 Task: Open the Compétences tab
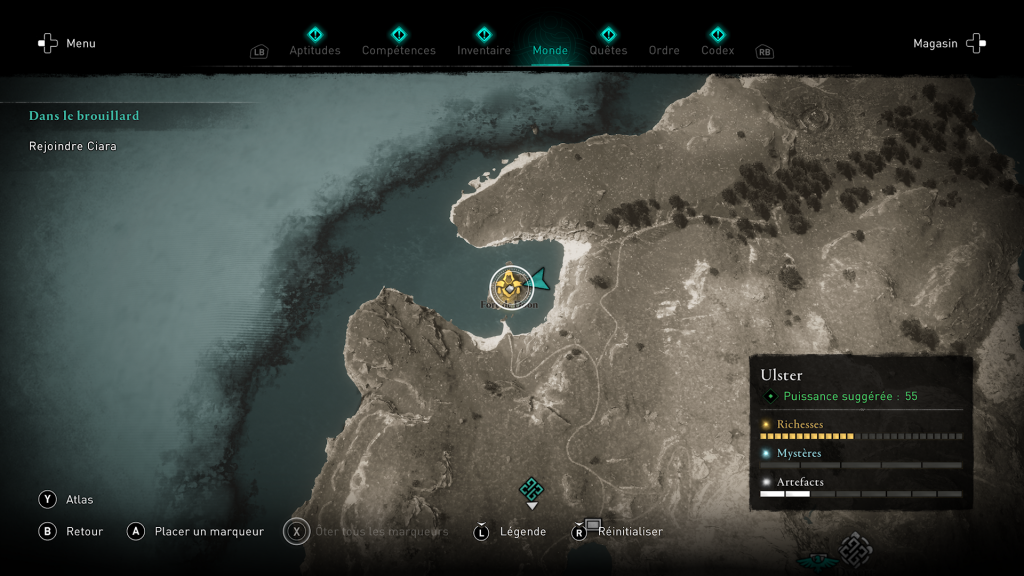(399, 50)
